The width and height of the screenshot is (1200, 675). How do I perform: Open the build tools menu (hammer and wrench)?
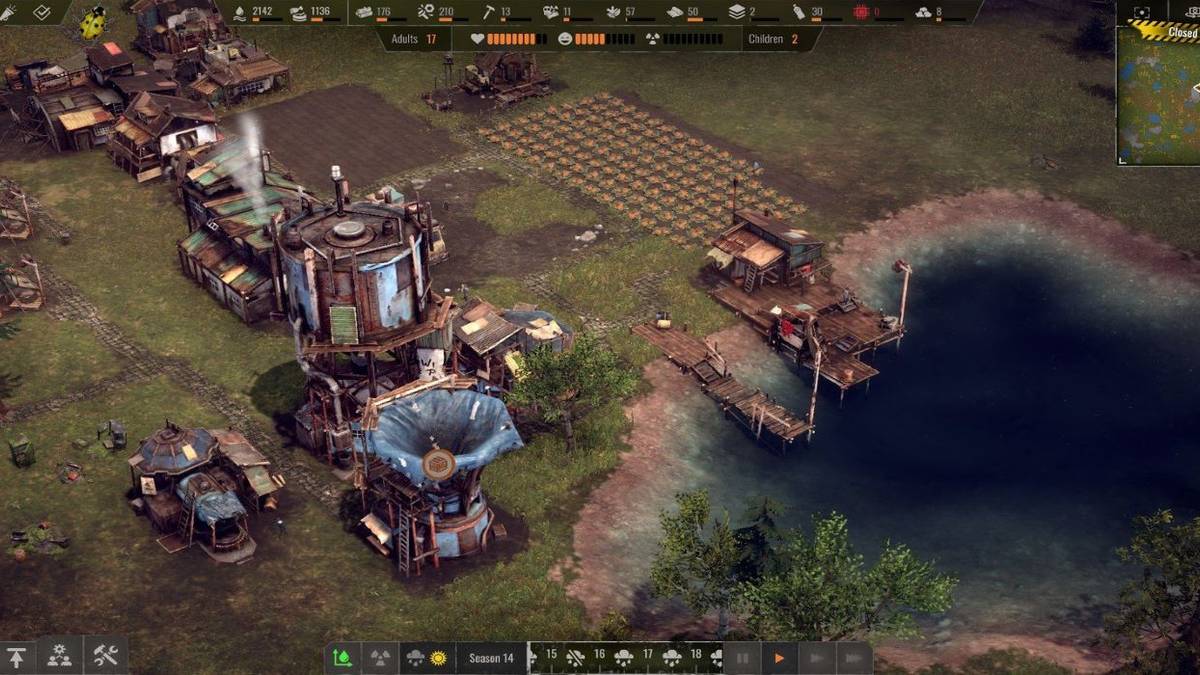click(x=105, y=656)
